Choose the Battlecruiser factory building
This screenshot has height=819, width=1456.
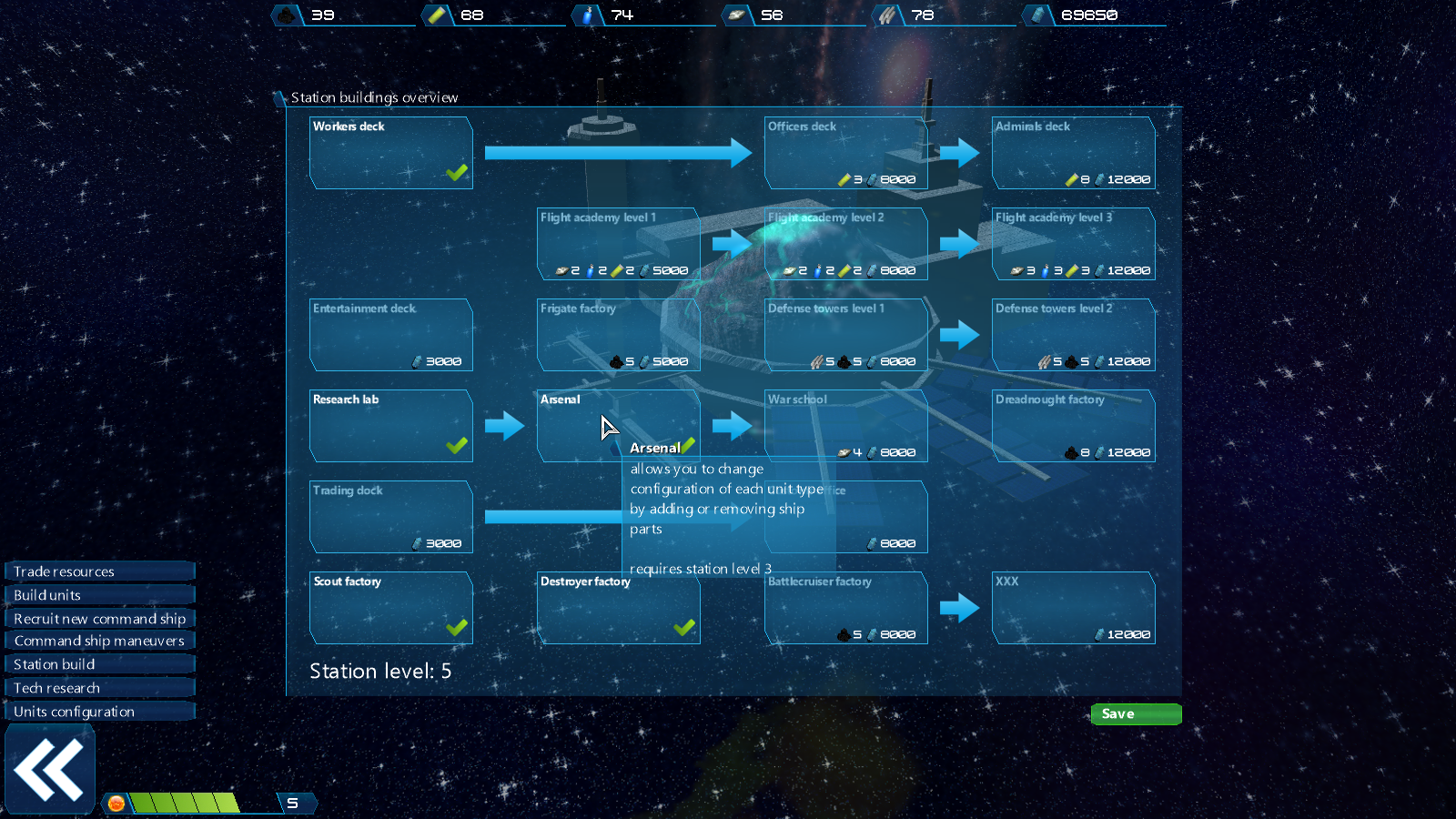click(845, 608)
